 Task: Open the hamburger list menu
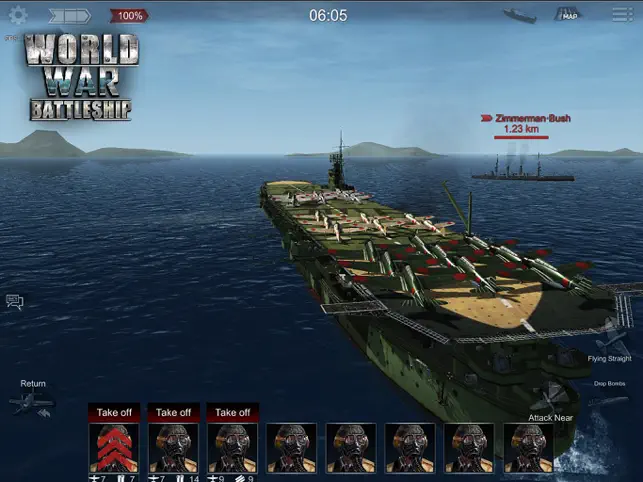tap(622, 15)
